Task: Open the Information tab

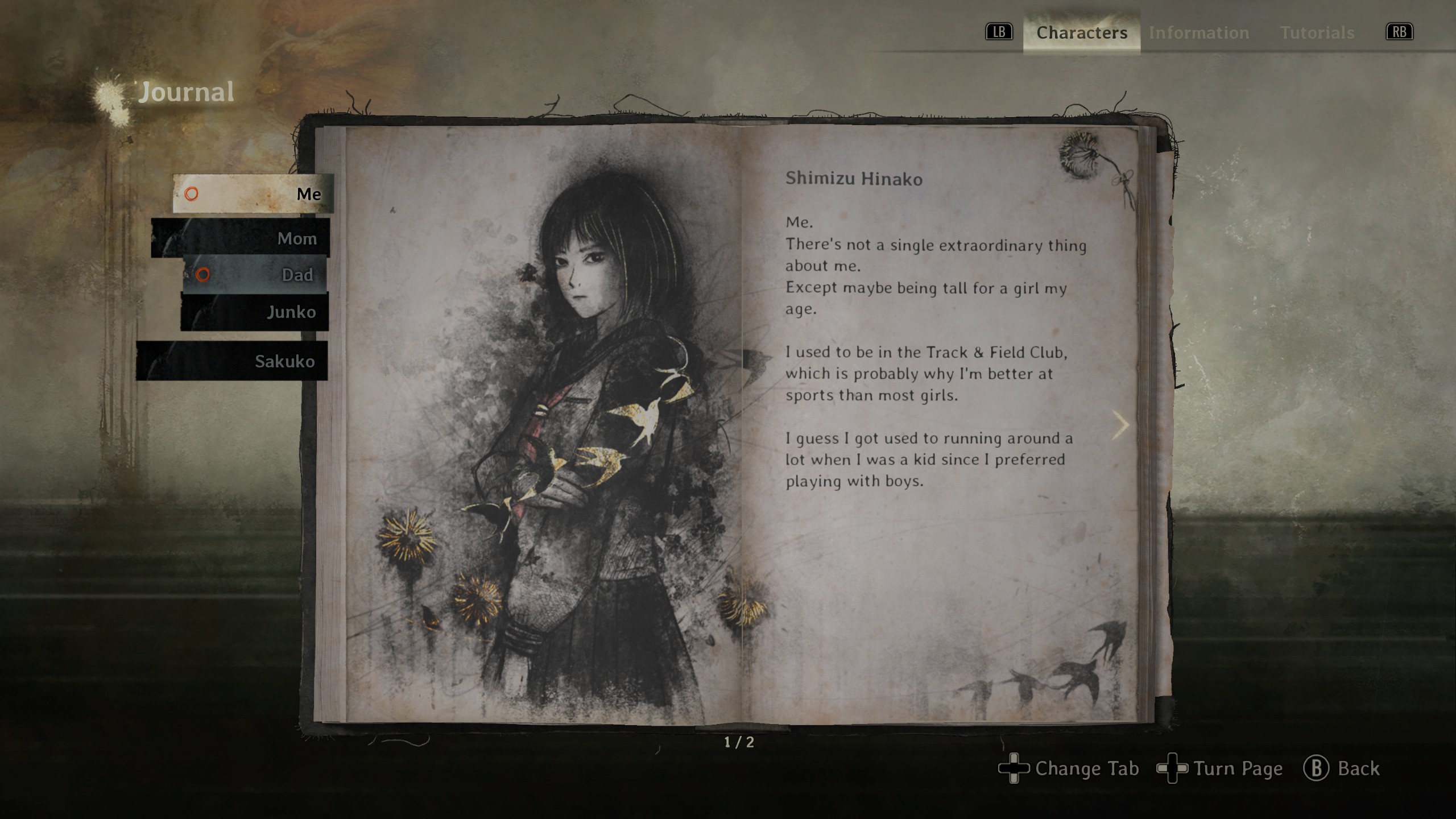Action: (1199, 33)
